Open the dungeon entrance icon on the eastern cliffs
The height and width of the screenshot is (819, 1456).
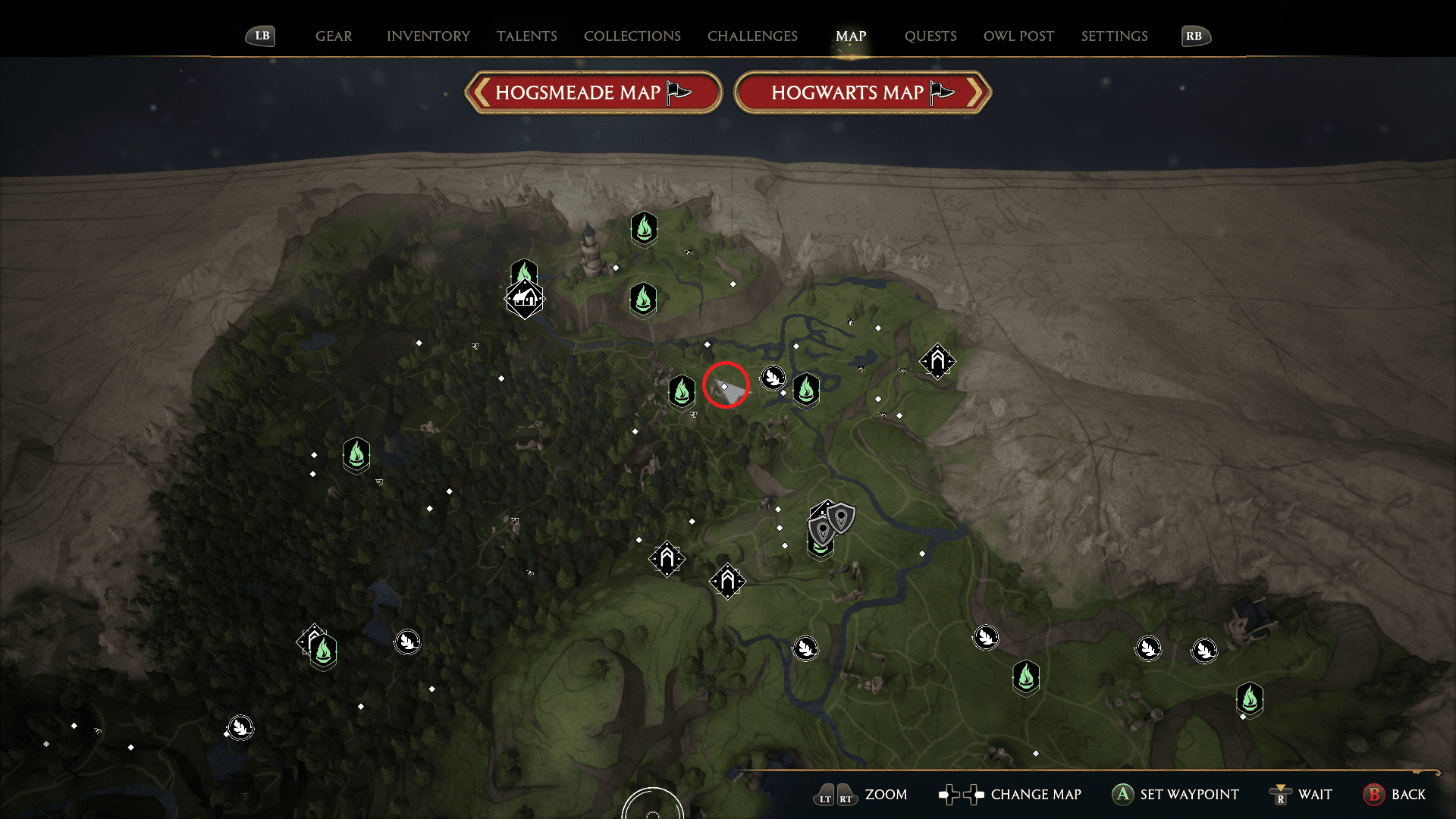tap(937, 362)
